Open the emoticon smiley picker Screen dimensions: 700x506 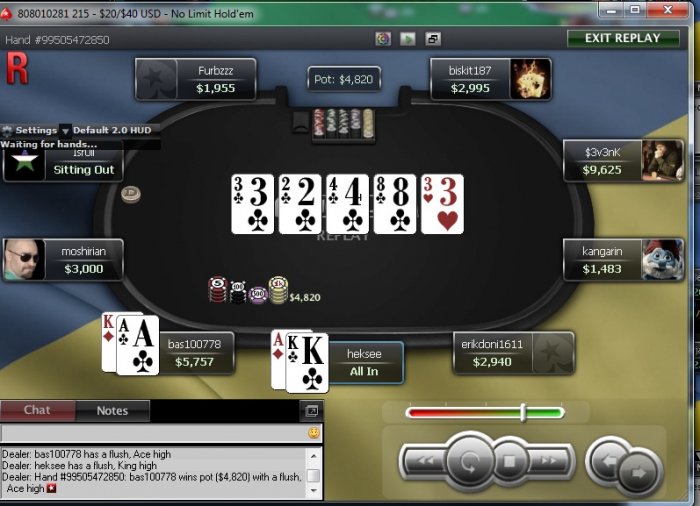[313, 433]
